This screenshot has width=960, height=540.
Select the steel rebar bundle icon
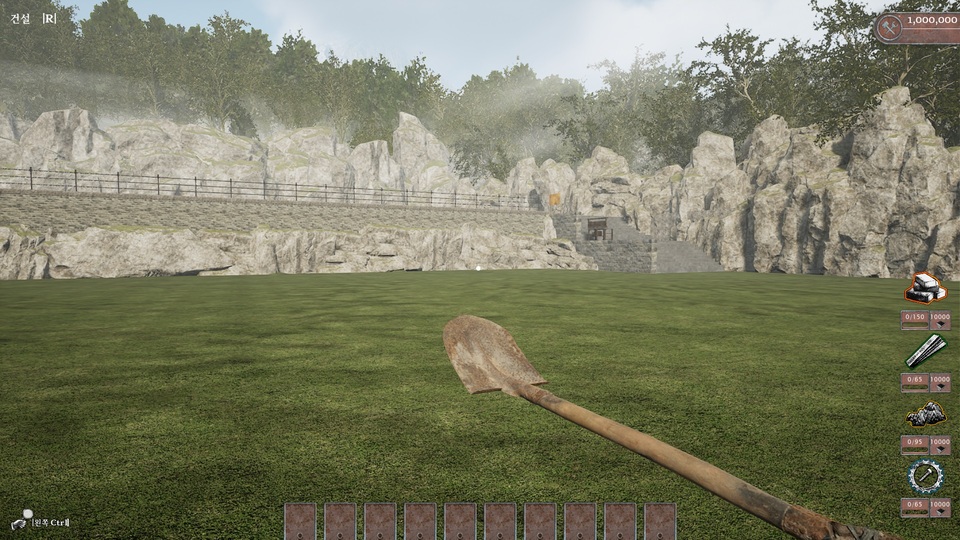(x=925, y=352)
